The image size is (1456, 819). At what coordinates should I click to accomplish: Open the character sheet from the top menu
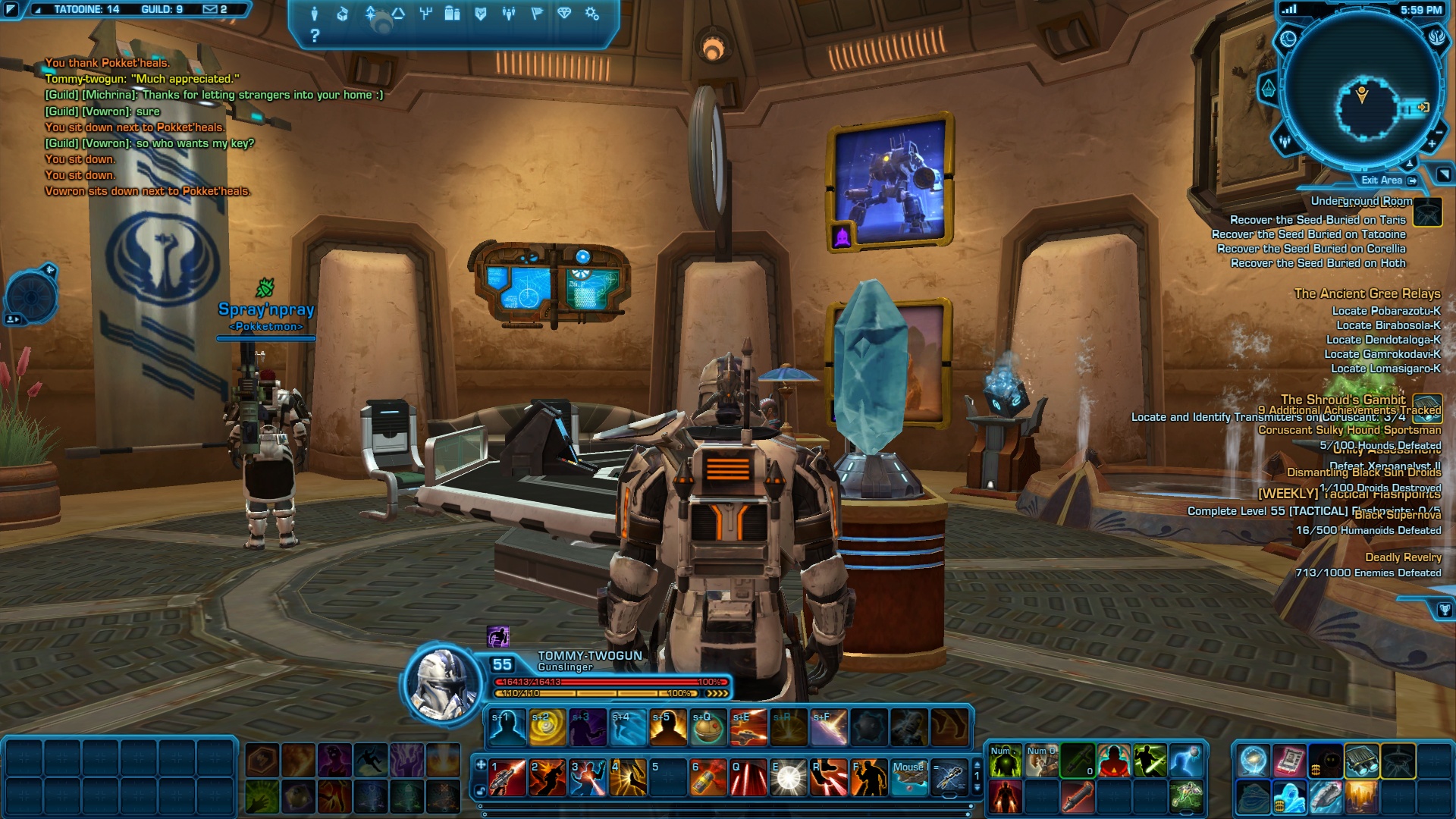[x=315, y=14]
